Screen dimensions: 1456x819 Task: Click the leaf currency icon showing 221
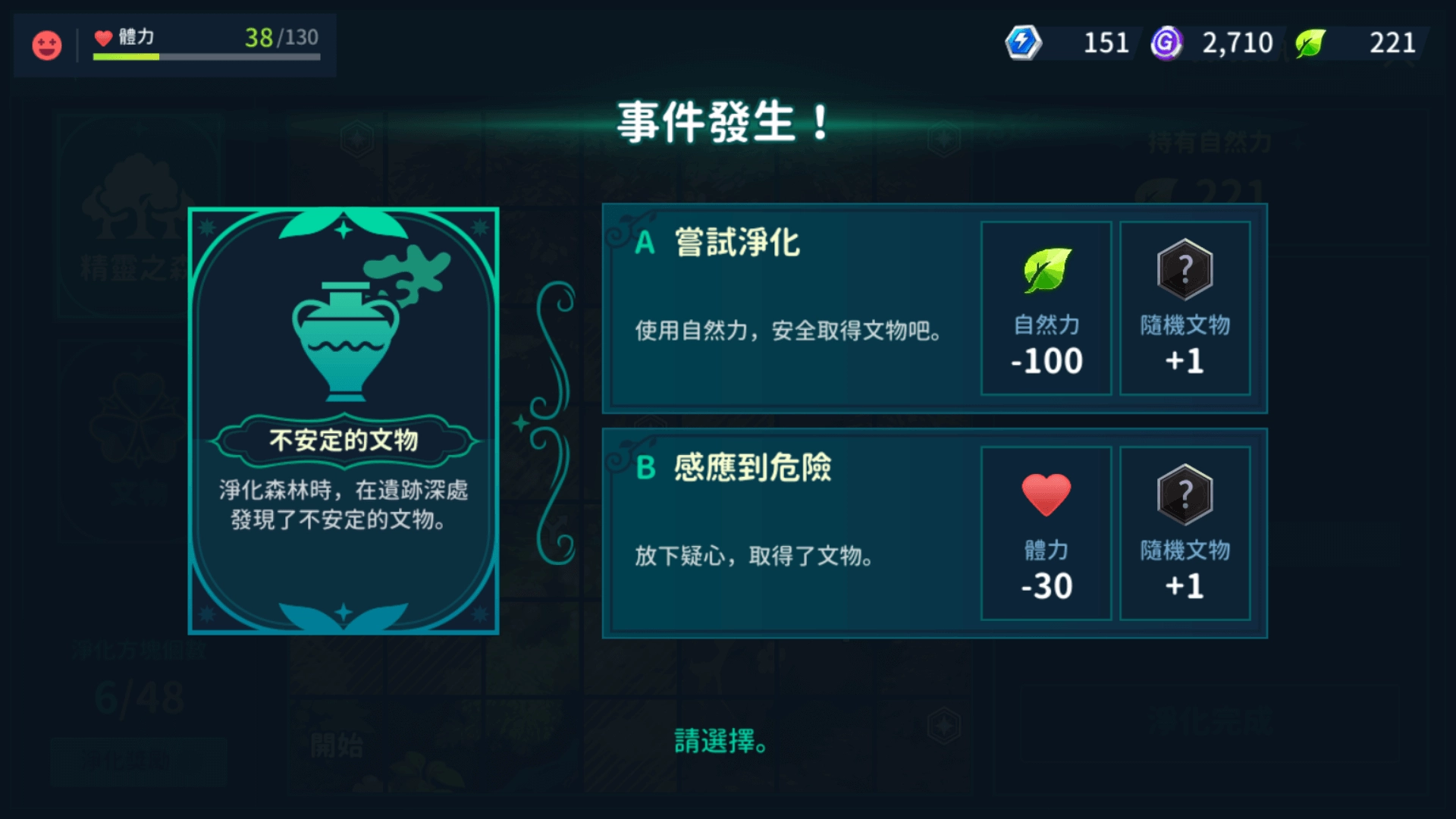[1311, 43]
